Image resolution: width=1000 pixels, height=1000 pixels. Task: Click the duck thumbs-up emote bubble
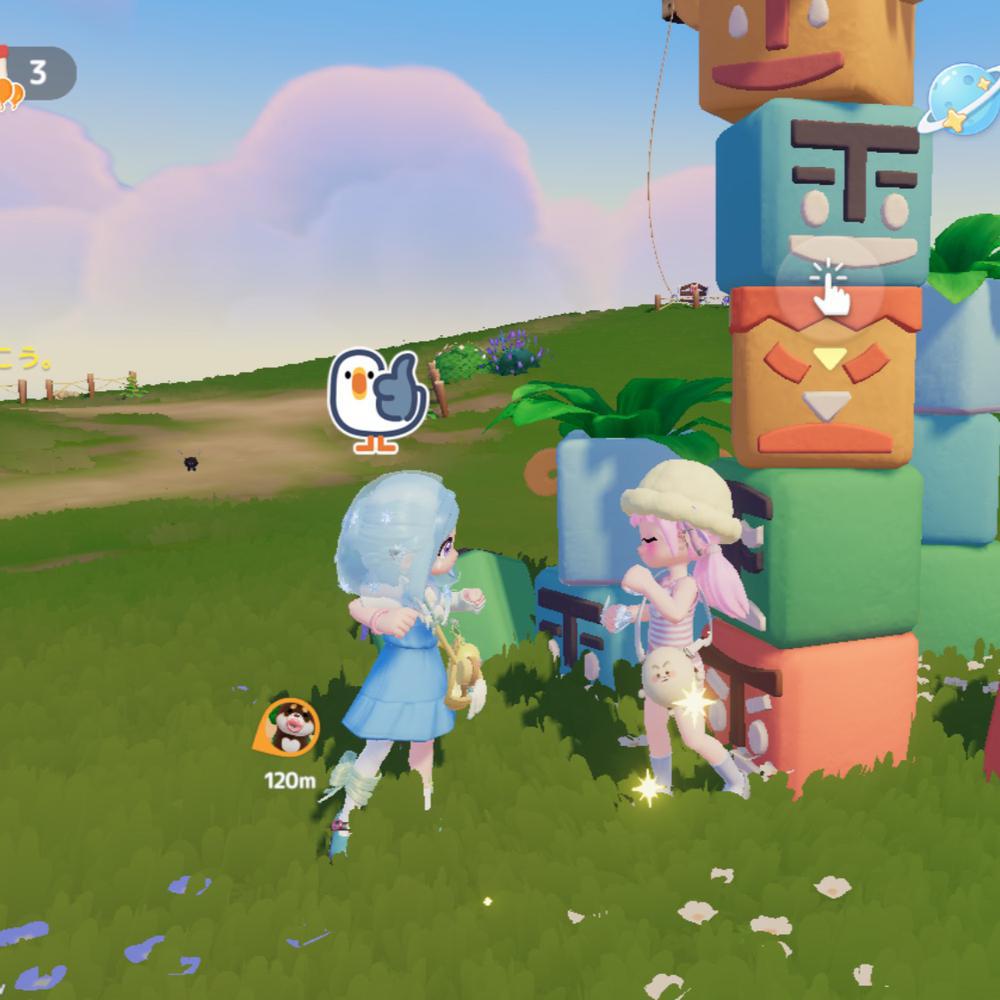point(378,400)
